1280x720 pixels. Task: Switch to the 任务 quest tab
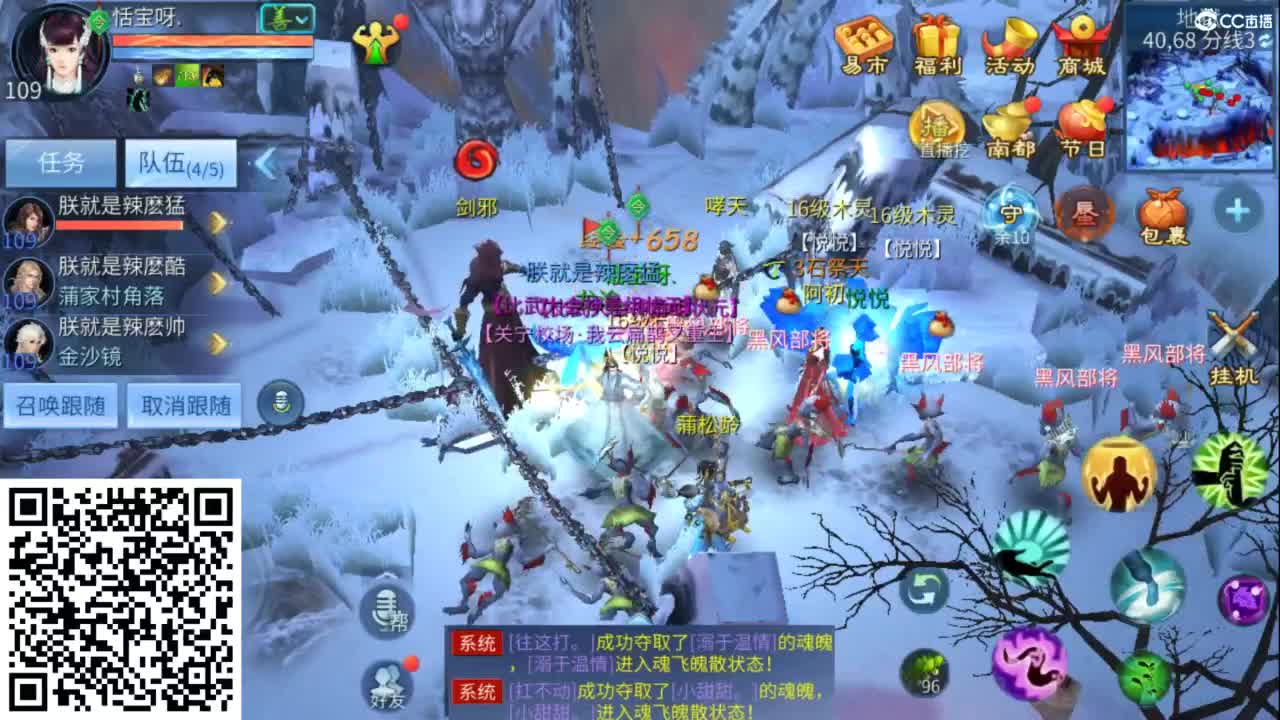62,162
